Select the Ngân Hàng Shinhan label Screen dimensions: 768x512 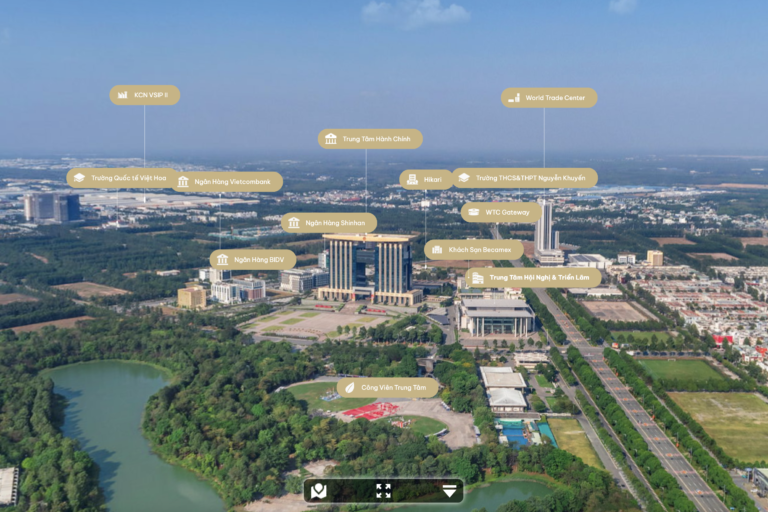328,223
